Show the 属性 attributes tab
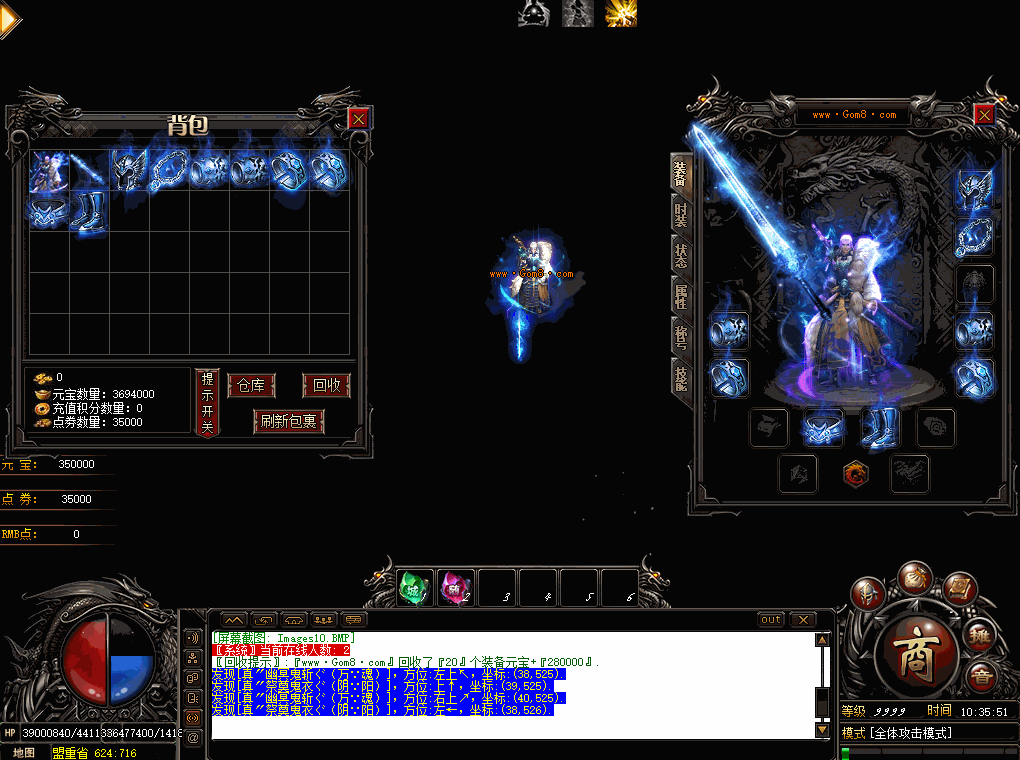Image resolution: width=1020 pixels, height=760 pixels. [x=681, y=294]
